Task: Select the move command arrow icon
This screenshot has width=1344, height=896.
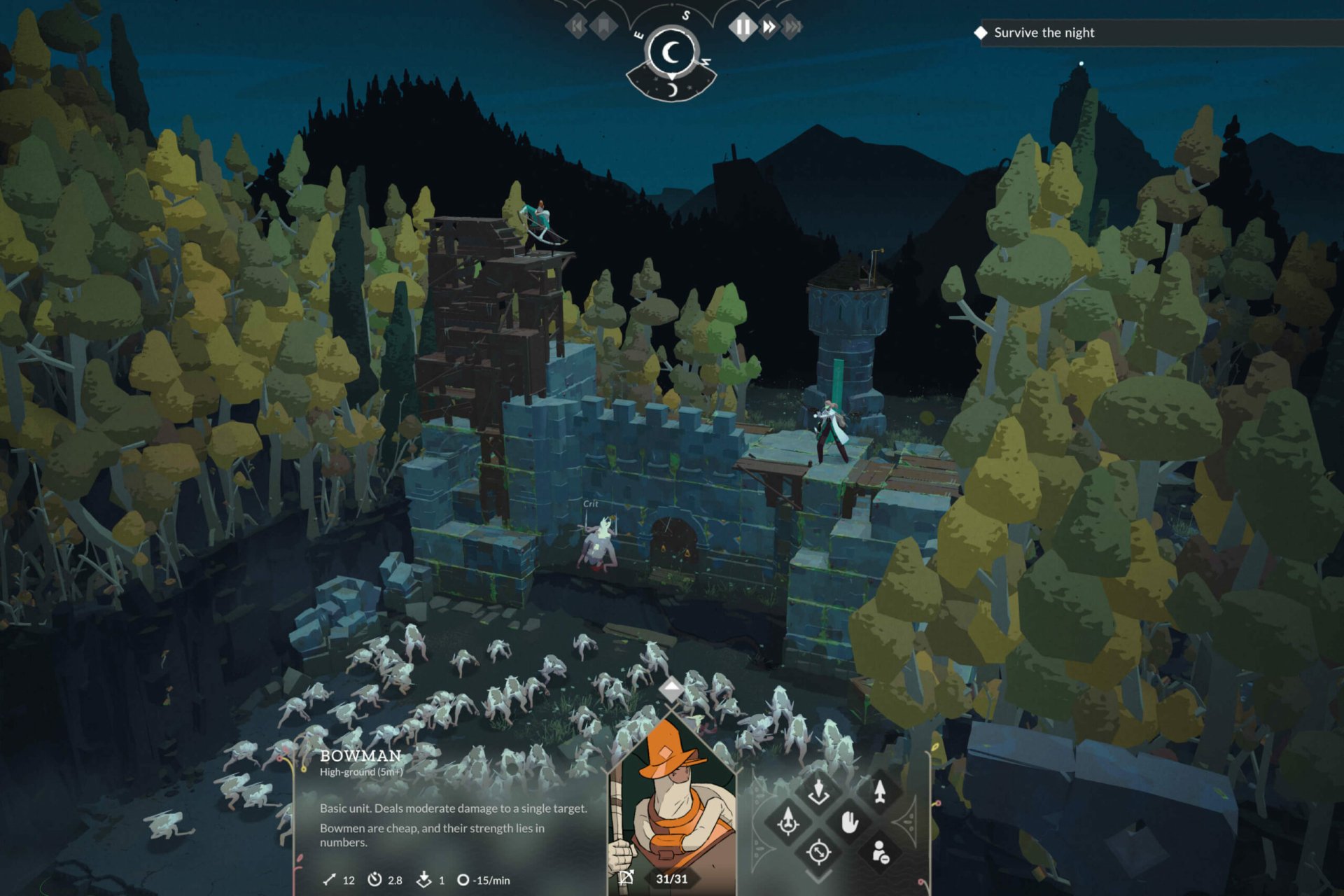Action: click(x=879, y=792)
